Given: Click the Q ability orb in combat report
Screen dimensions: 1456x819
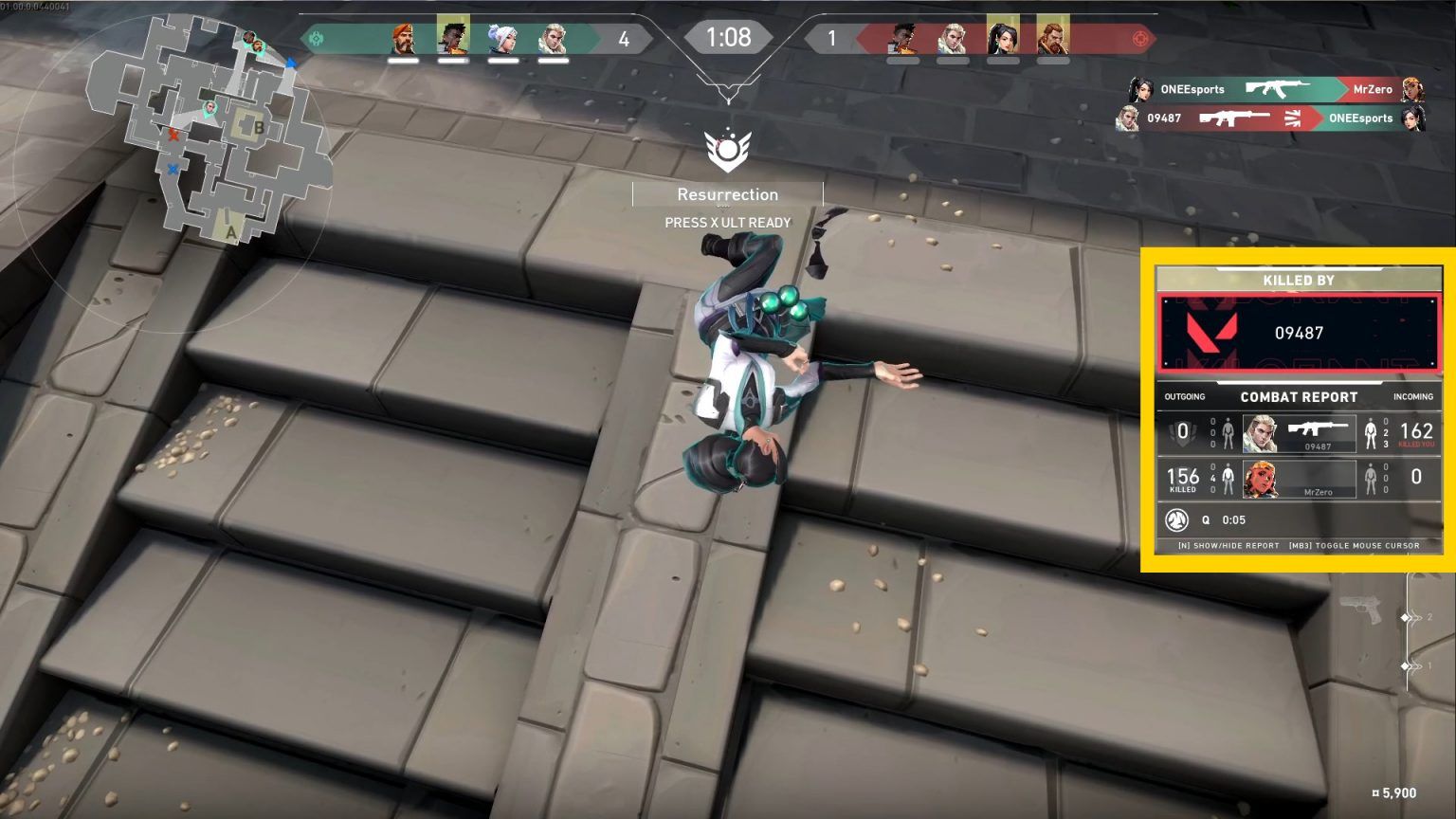Looking at the screenshot, I should (x=1175, y=520).
